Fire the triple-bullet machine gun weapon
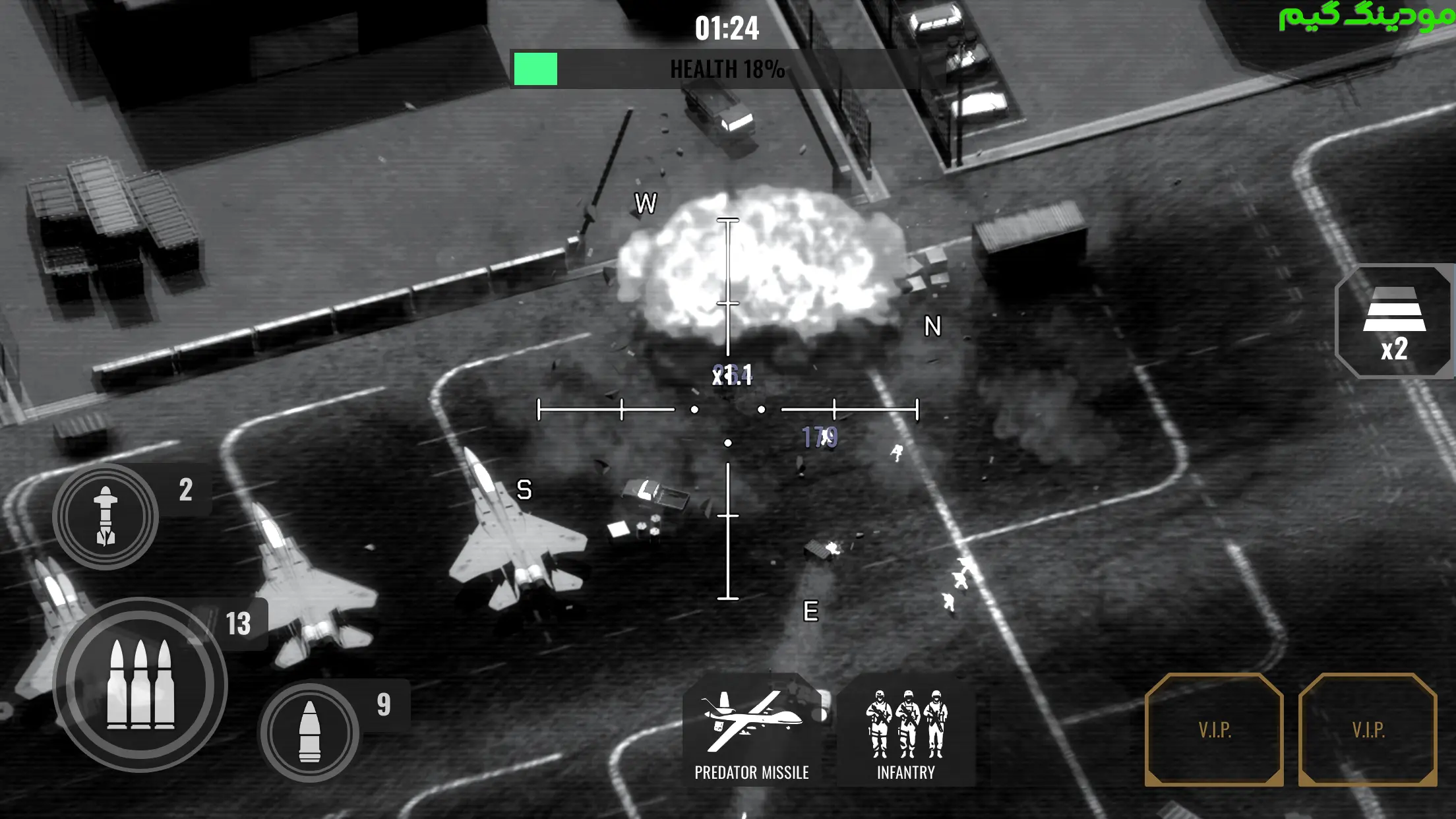Image resolution: width=1456 pixels, height=819 pixels. [140, 684]
